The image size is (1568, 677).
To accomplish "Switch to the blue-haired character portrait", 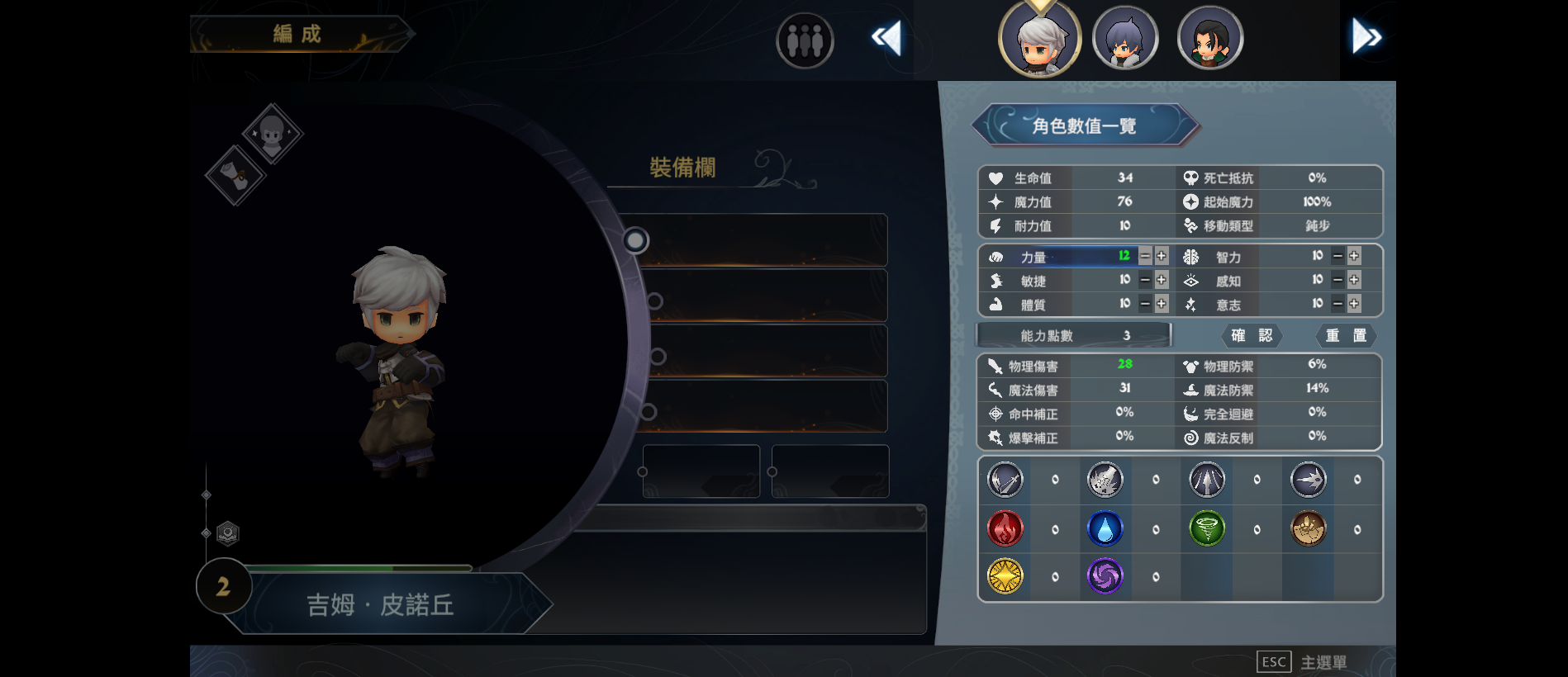I will (x=1125, y=37).
